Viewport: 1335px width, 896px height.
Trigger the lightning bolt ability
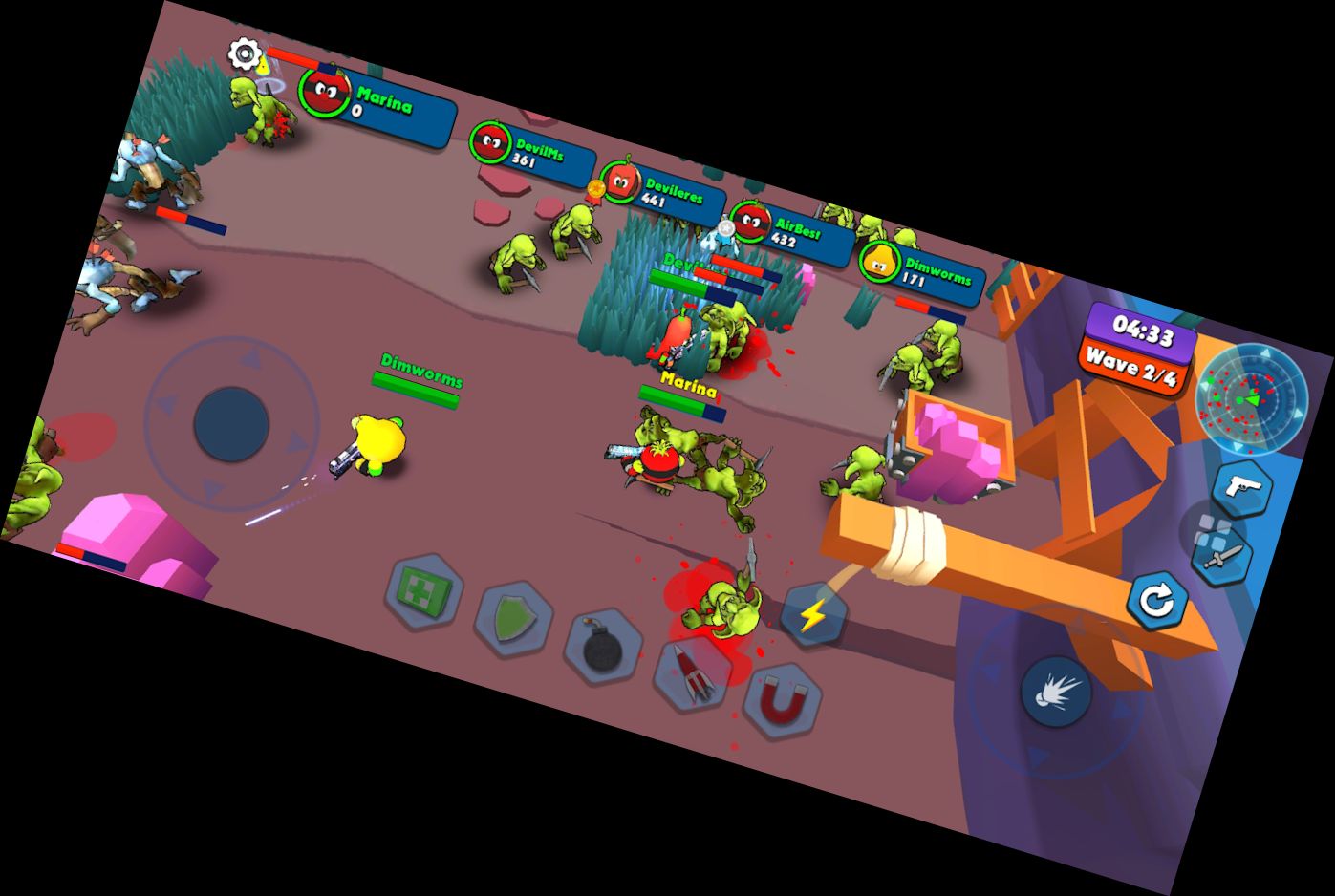[814, 616]
